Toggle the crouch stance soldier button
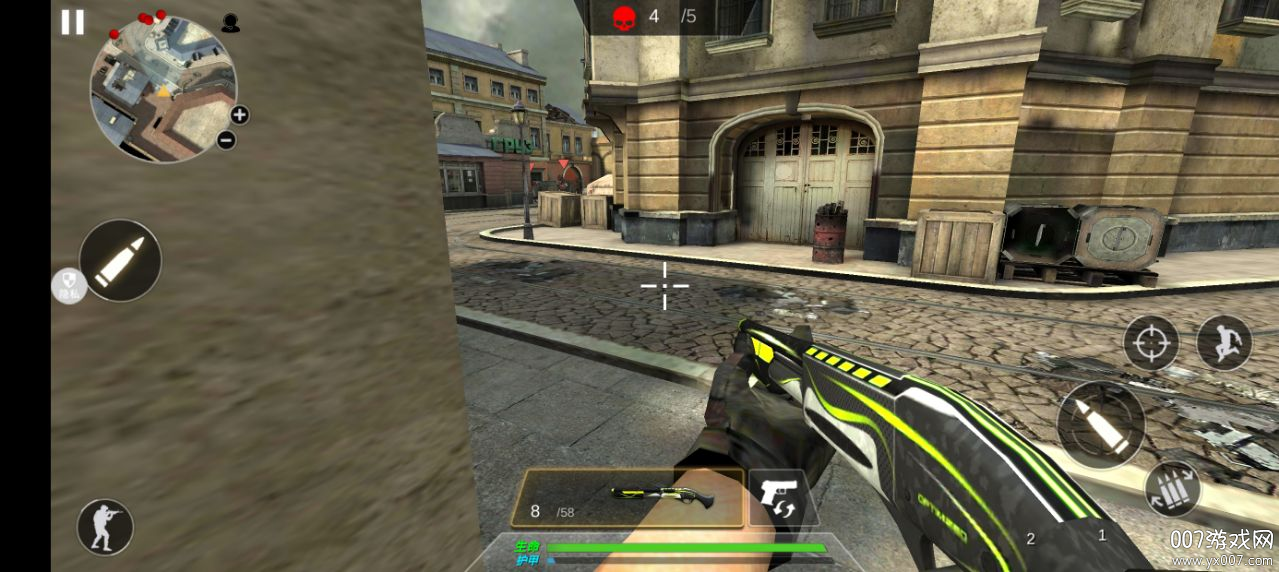This screenshot has width=1279, height=572. click(105, 527)
